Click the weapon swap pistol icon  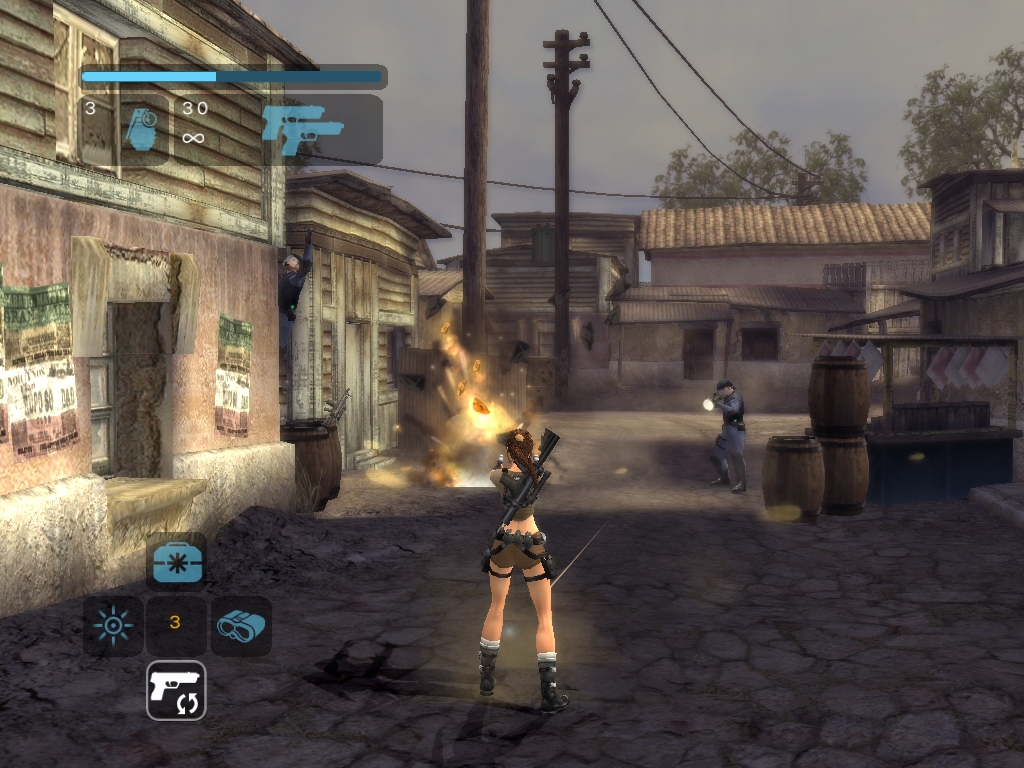[176, 689]
